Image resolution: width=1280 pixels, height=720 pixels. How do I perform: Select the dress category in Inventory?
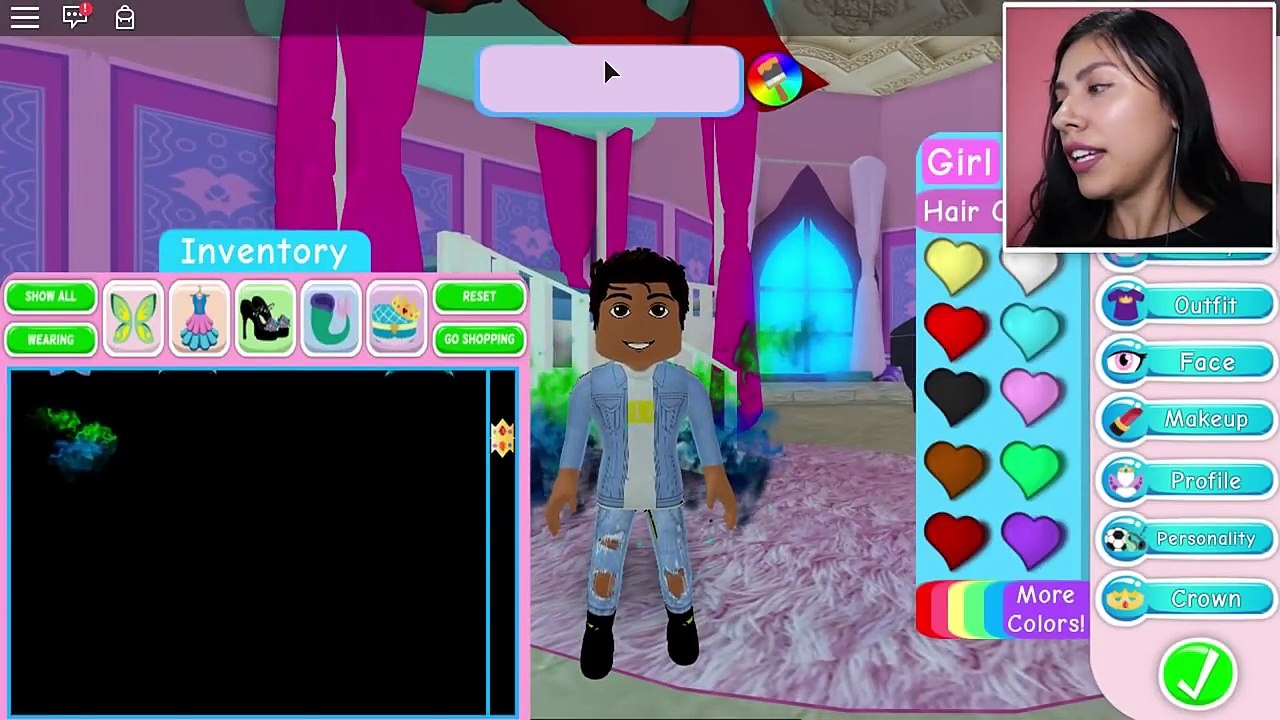tap(199, 317)
